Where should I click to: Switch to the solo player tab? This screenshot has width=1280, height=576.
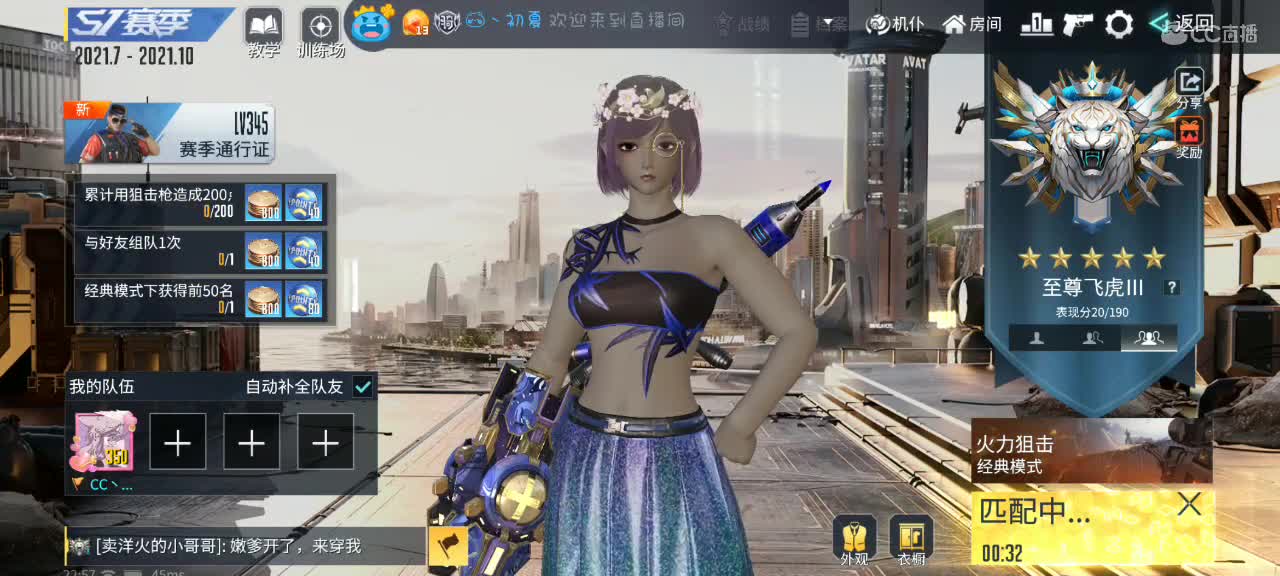click(x=1037, y=338)
